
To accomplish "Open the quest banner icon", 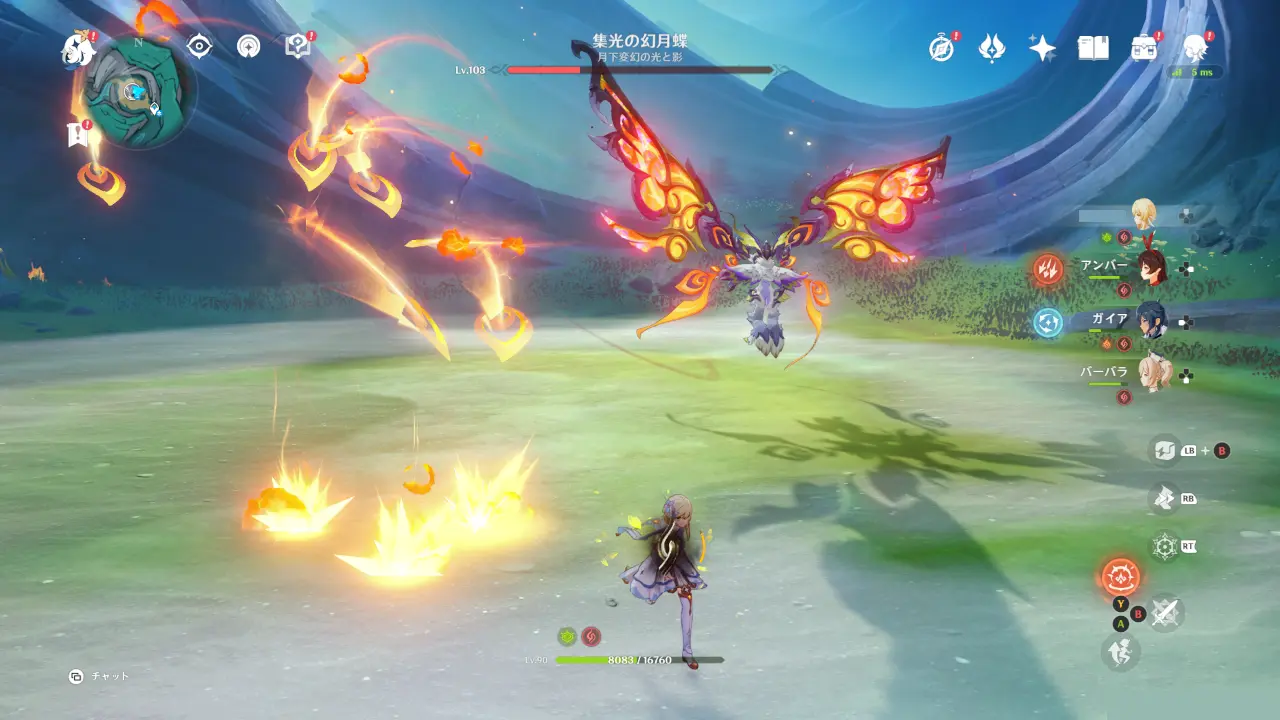I will [x=77, y=134].
